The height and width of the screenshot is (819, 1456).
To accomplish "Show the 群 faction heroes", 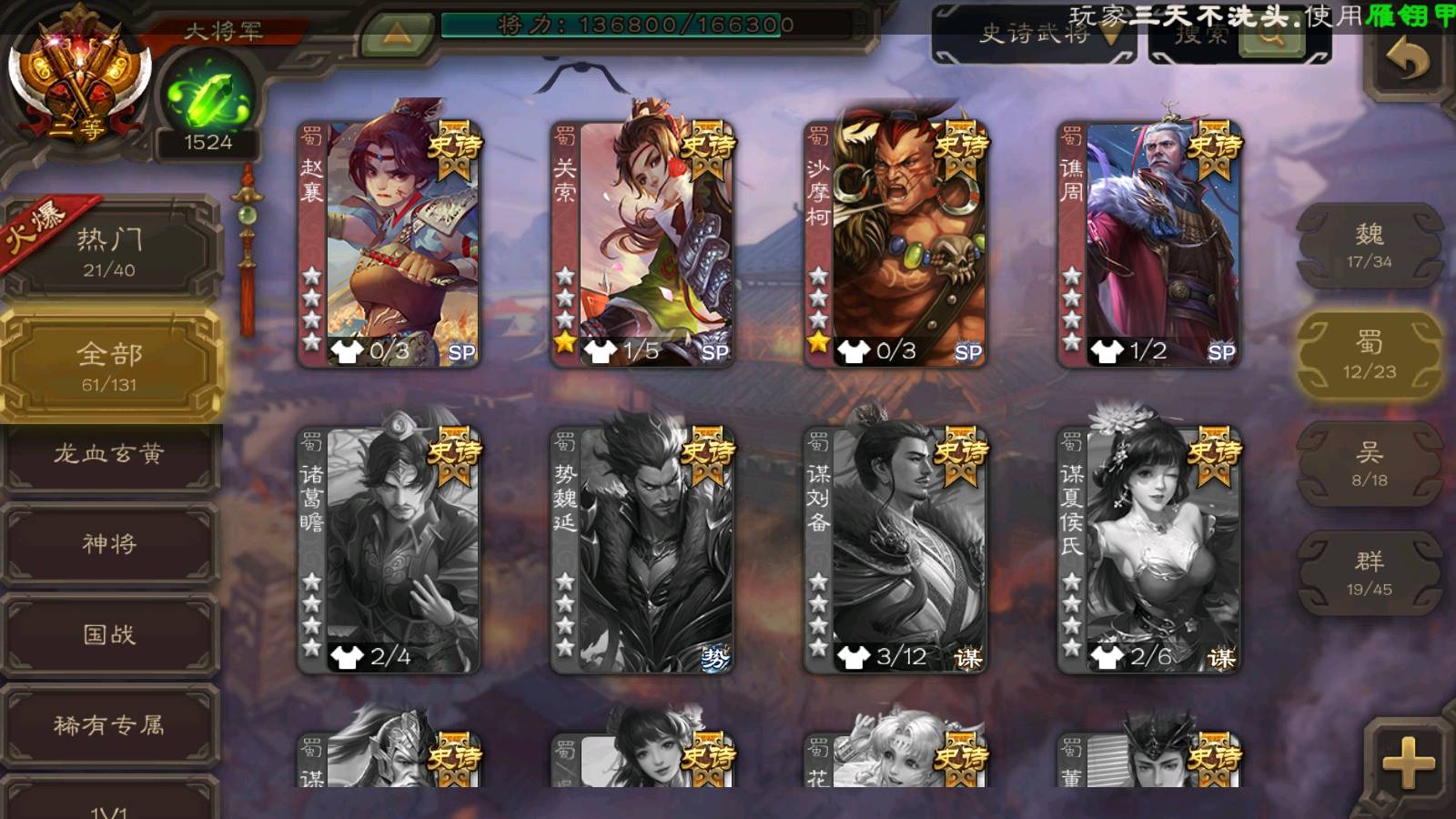I will [x=1369, y=572].
